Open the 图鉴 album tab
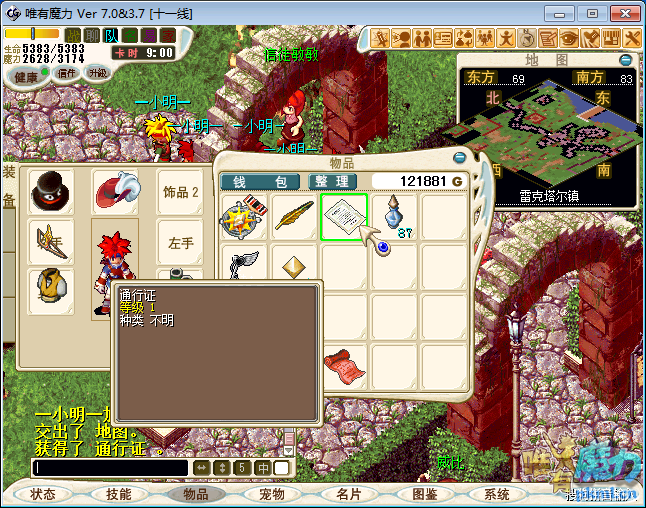This screenshot has height=508, width=646. coord(424,494)
